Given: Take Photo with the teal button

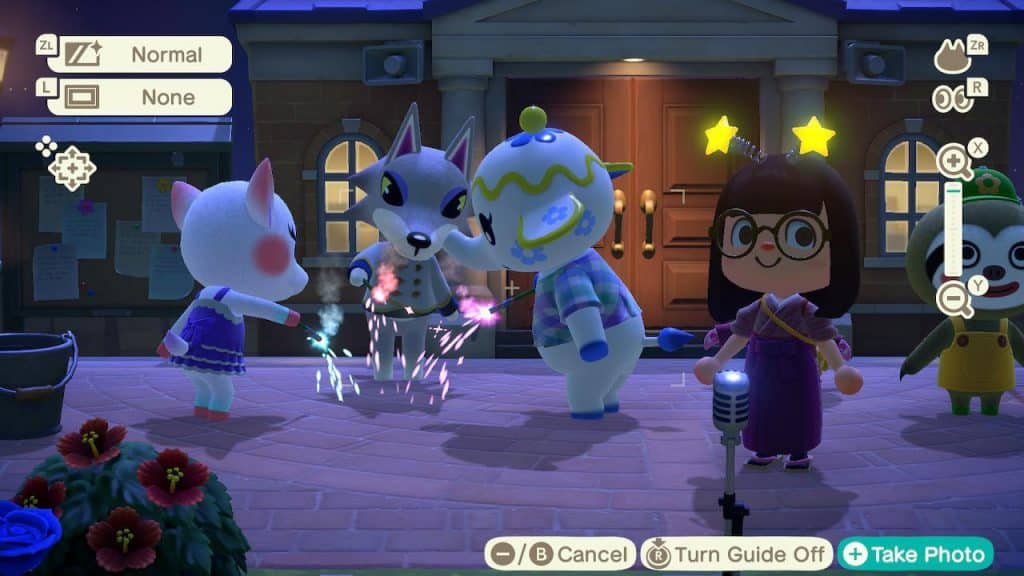Looking at the screenshot, I should coord(916,554).
